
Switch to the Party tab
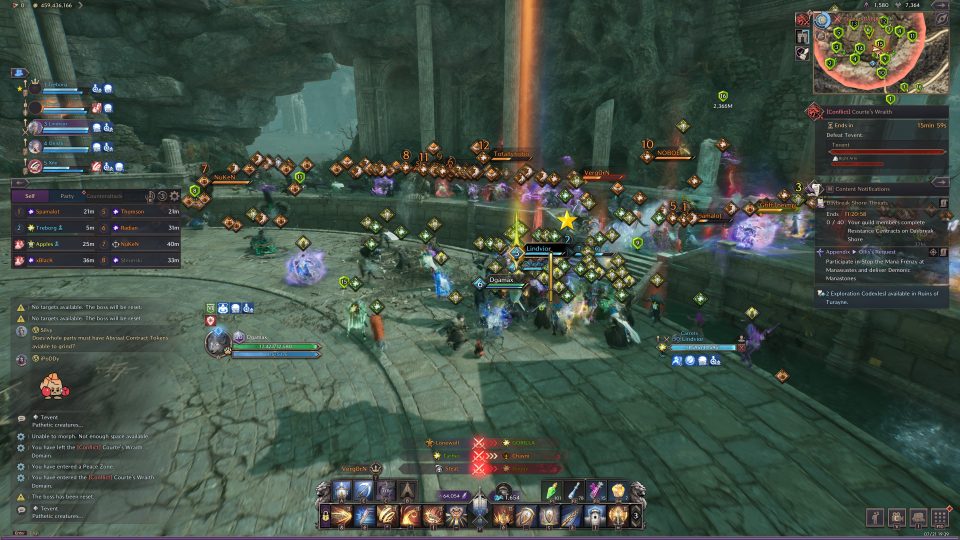pos(66,196)
